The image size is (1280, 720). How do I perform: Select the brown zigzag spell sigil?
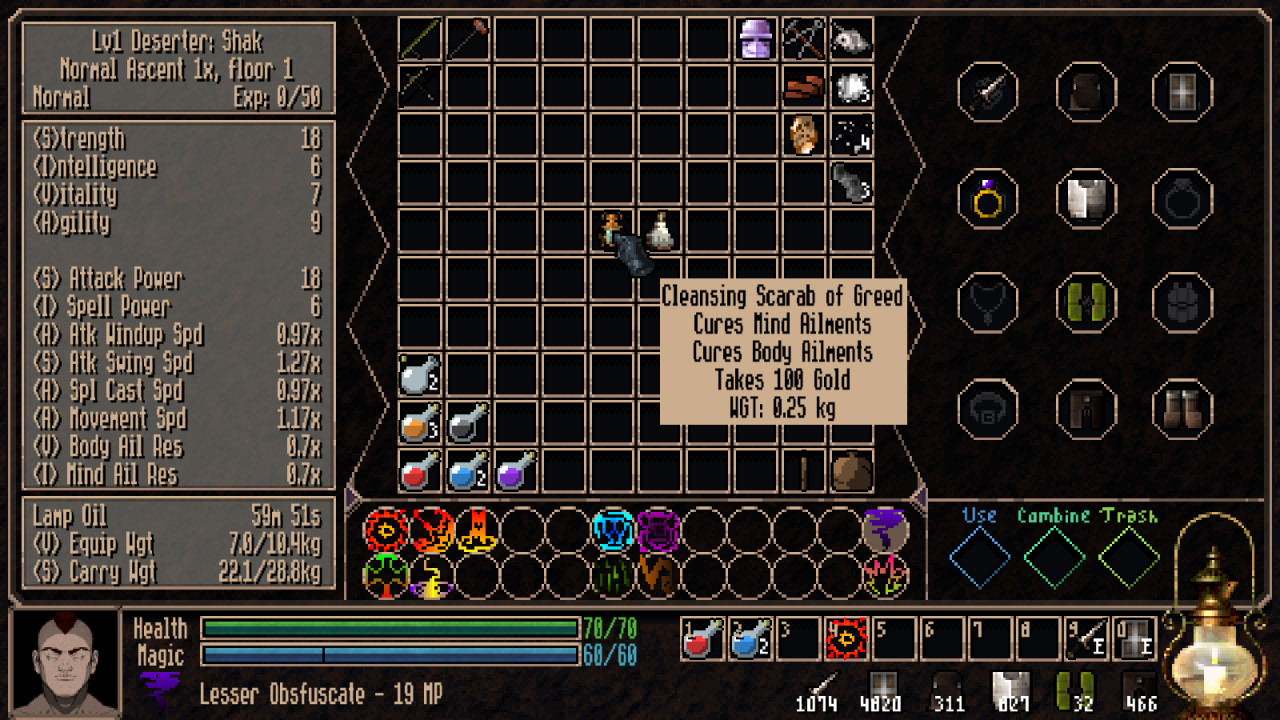click(x=656, y=575)
